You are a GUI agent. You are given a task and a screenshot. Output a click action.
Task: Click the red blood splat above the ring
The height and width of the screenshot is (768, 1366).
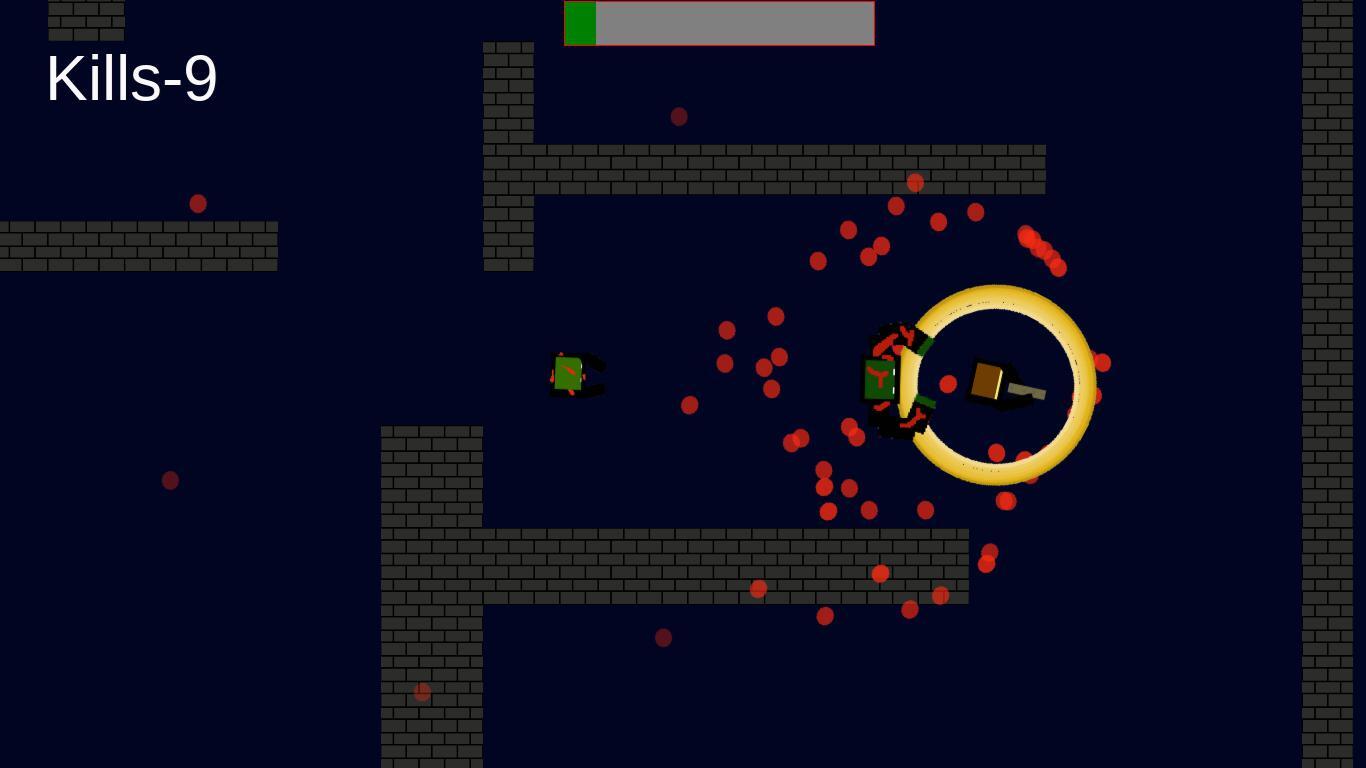click(x=914, y=182)
